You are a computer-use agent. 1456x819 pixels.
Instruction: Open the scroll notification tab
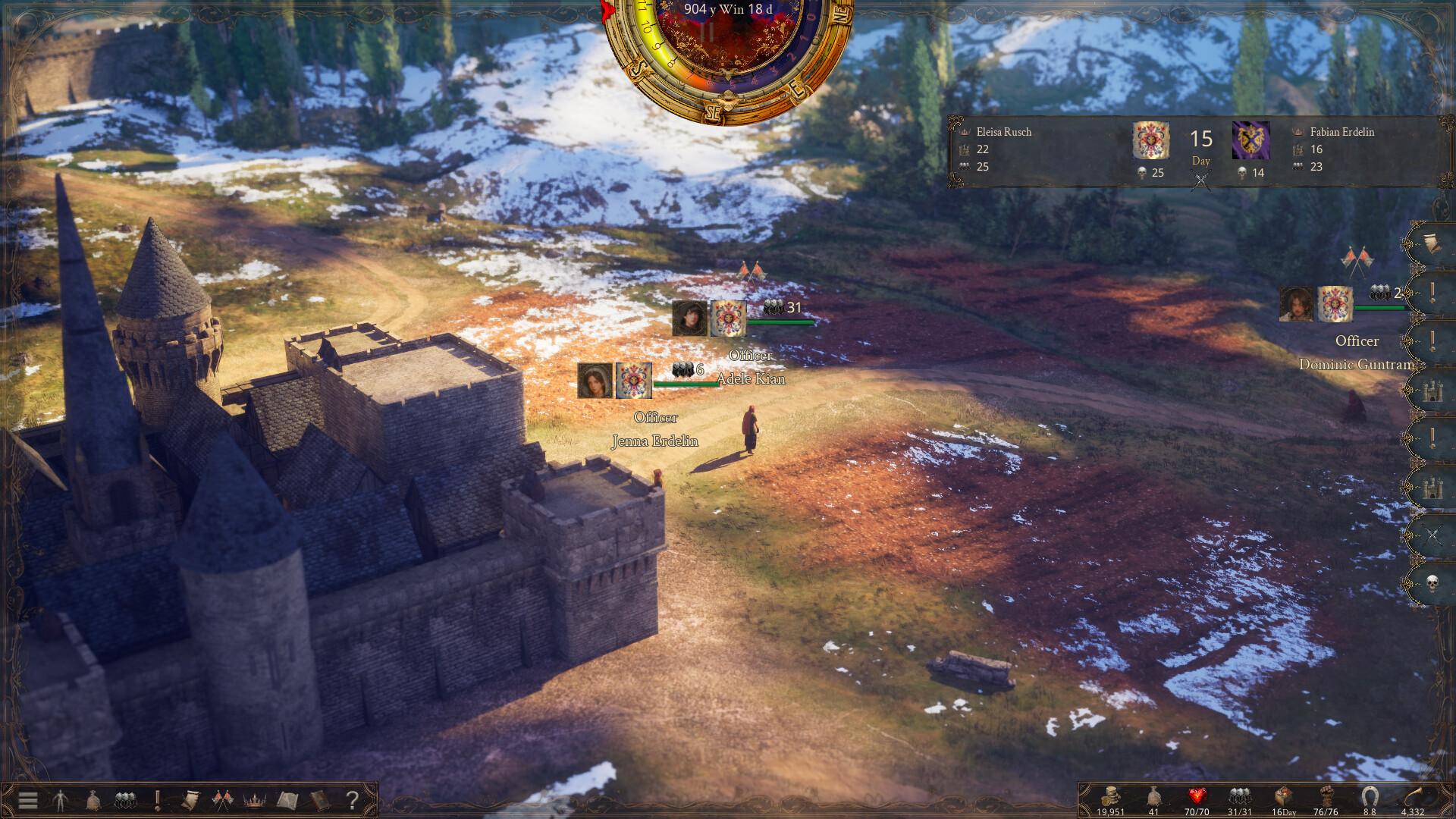pyautogui.click(x=1432, y=244)
